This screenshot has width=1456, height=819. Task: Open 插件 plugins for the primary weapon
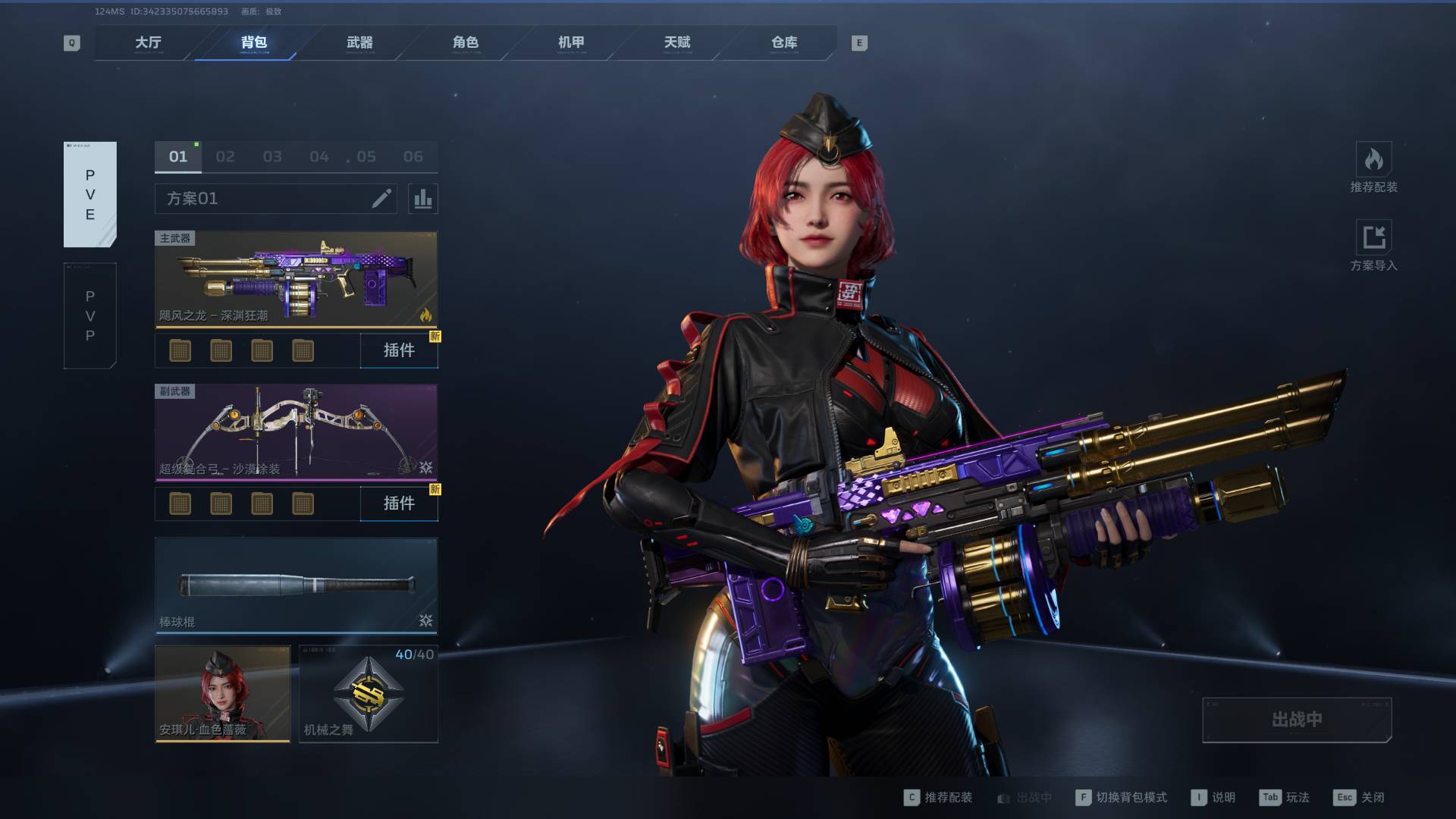(399, 350)
